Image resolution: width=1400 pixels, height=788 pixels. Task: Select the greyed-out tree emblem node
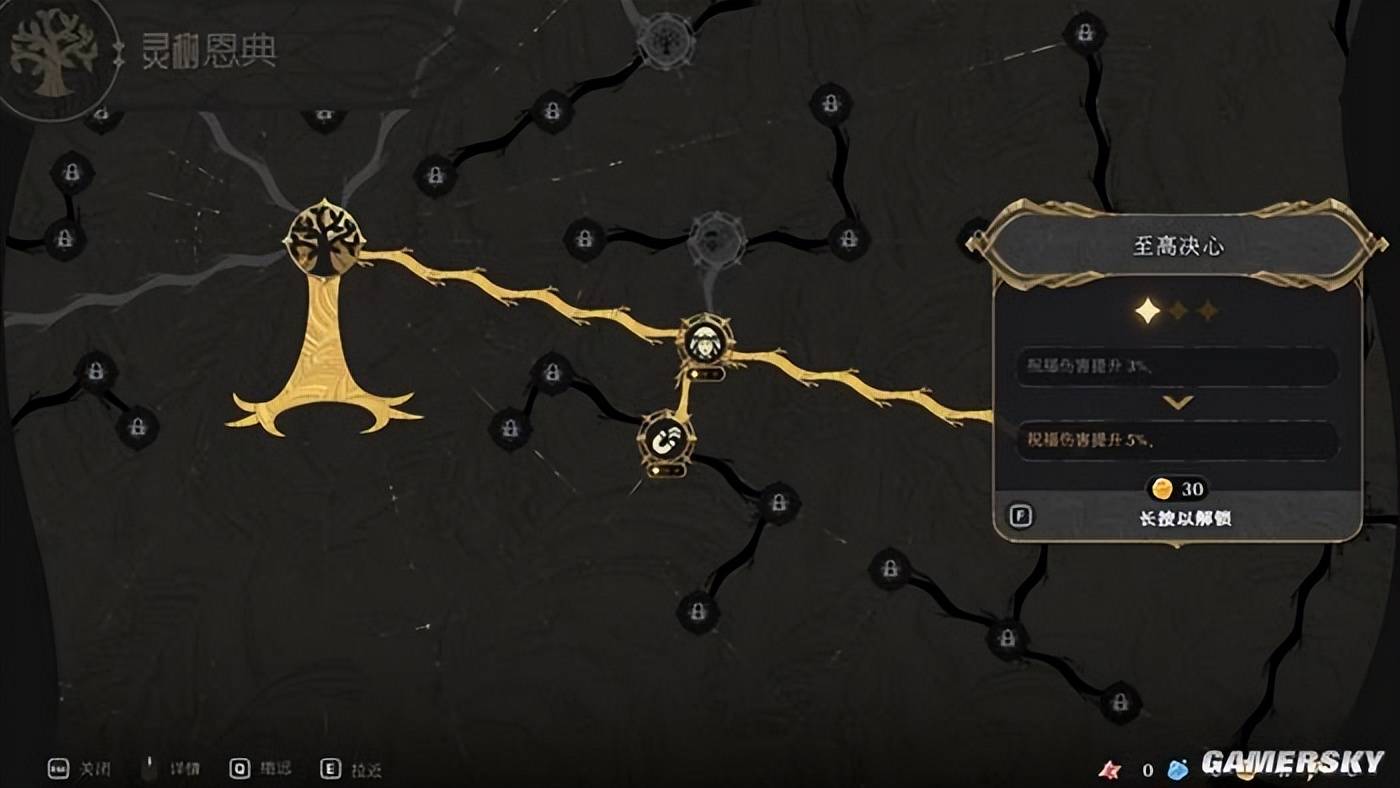pyautogui.click(x=665, y=40)
